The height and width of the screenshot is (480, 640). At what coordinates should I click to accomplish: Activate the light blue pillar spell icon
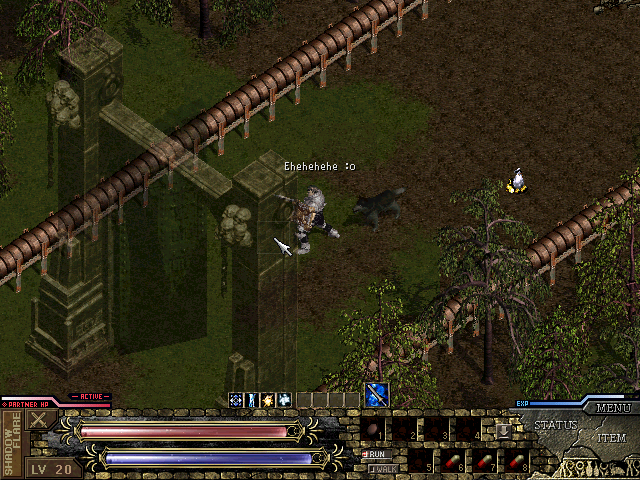[x=252, y=400]
